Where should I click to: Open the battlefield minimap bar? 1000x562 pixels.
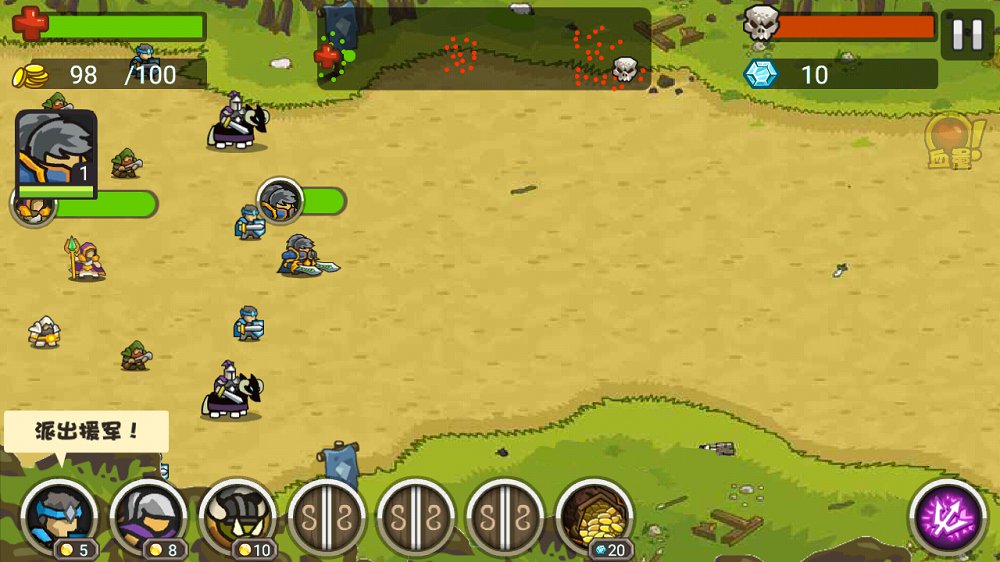(x=484, y=49)
